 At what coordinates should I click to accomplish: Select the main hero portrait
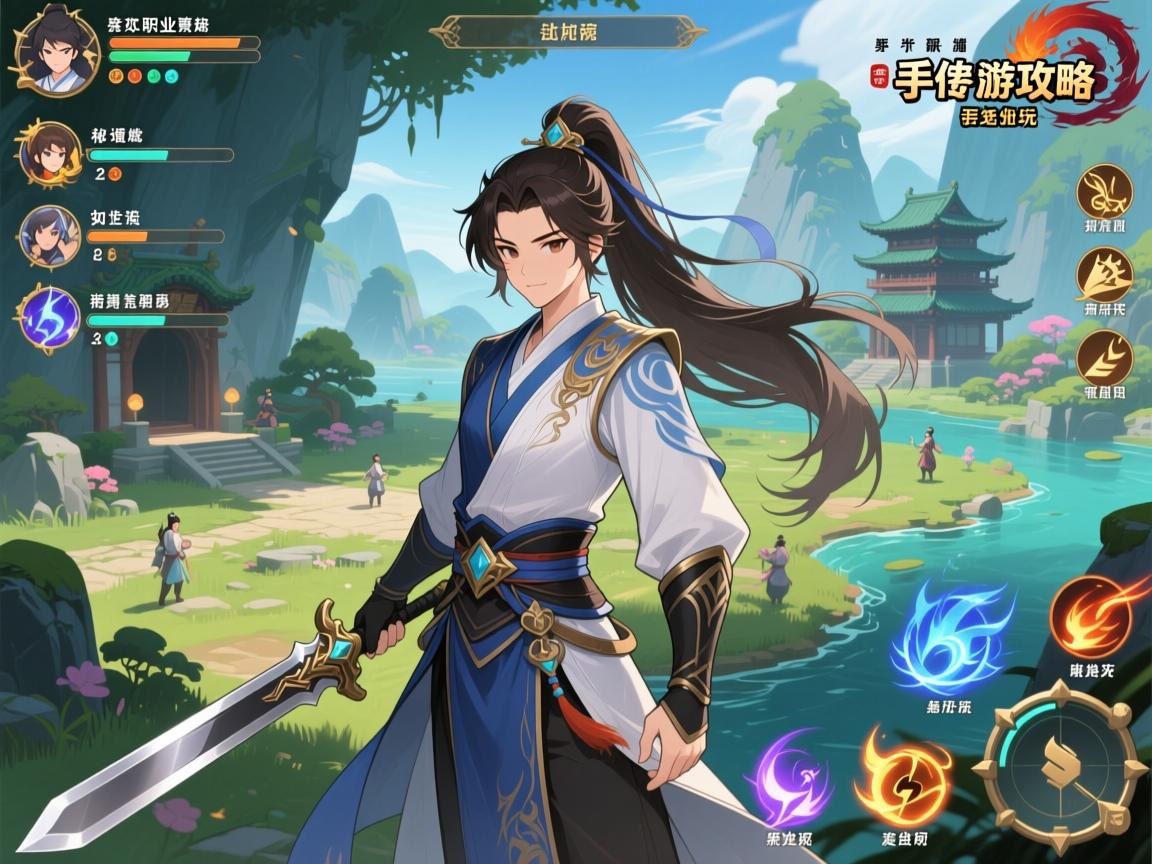click(57, 47)
